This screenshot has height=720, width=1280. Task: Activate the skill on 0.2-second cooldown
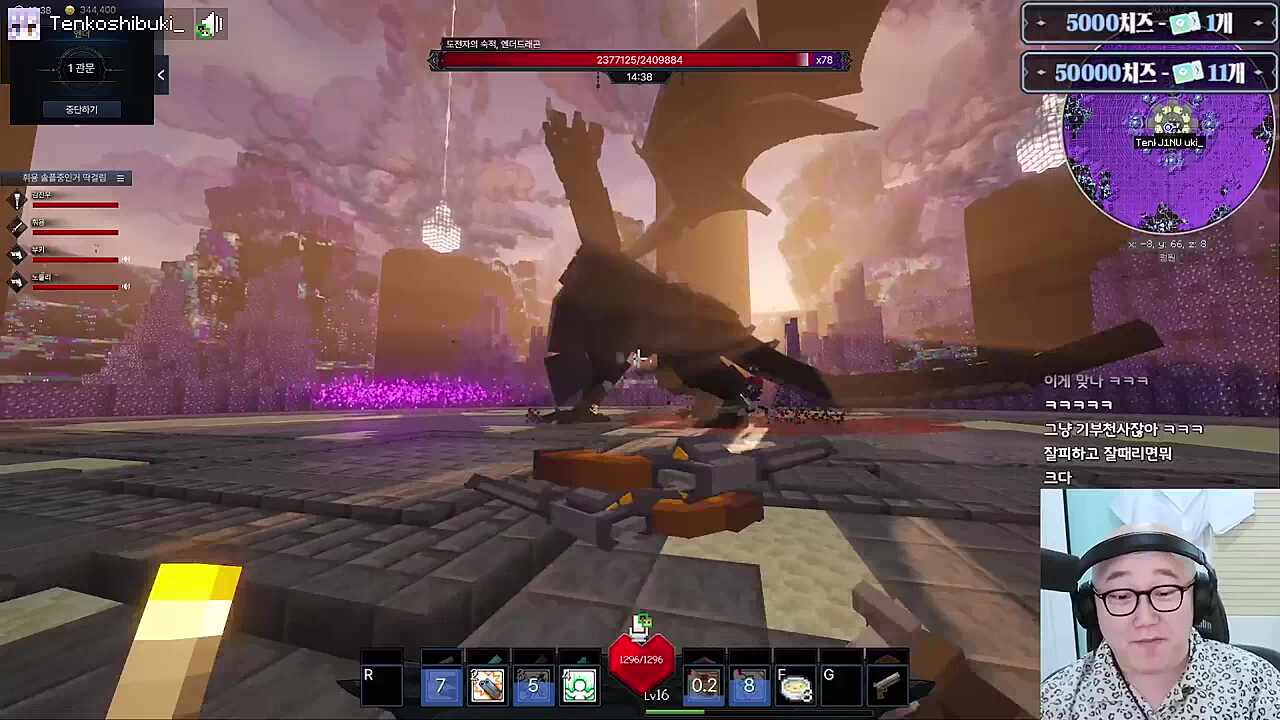pos(703,686)
